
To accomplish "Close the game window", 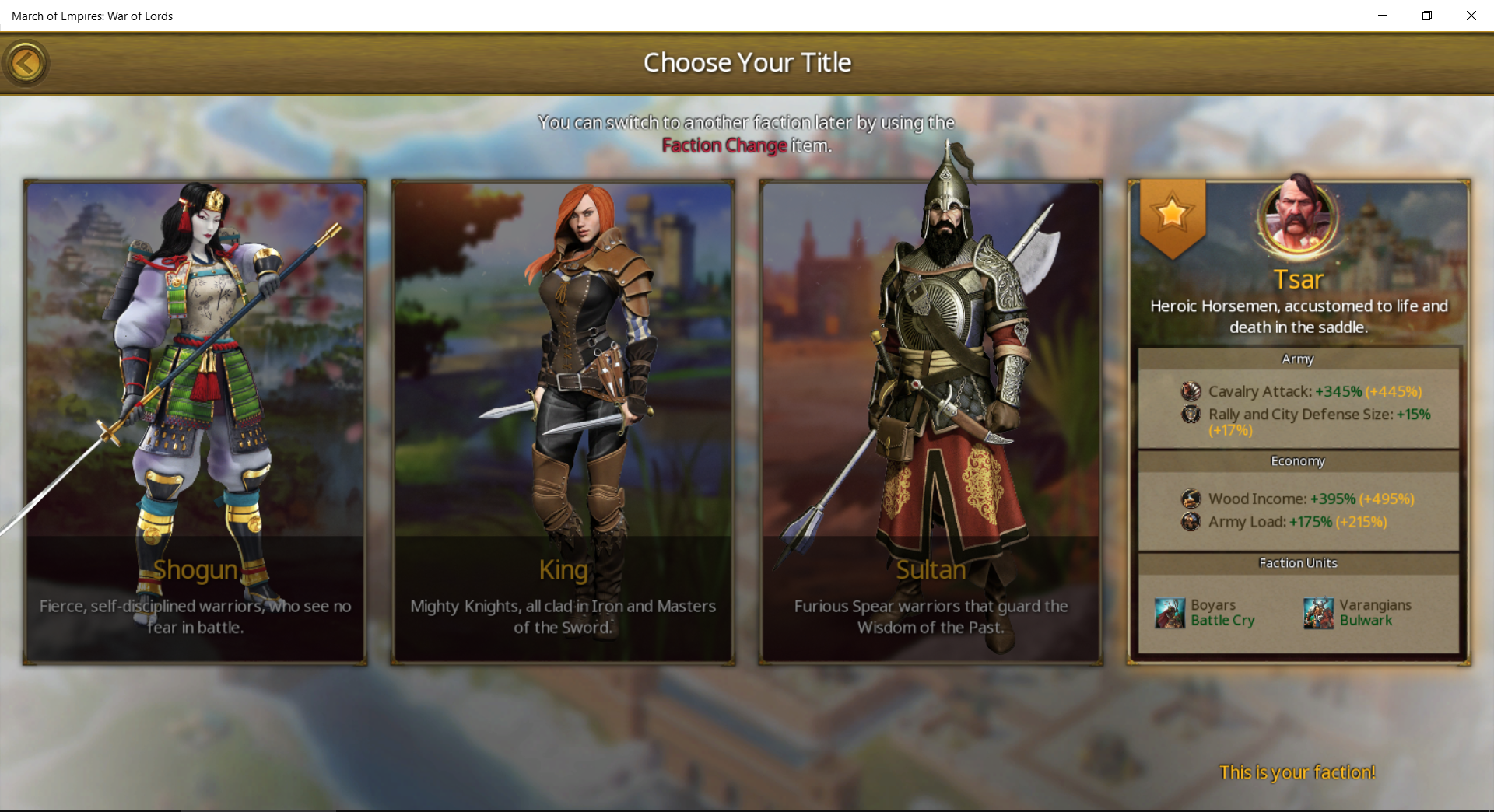I will 1471,16.
